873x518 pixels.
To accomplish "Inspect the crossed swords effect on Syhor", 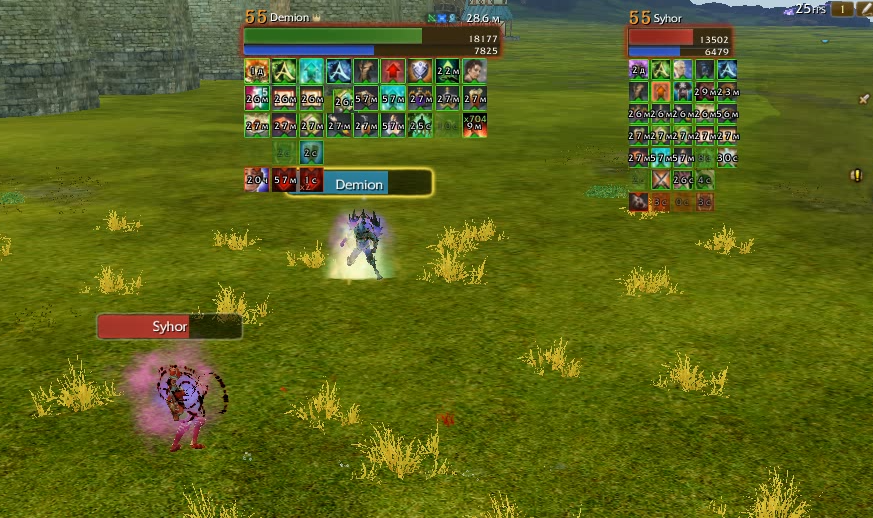I will [x=661, y=180].
